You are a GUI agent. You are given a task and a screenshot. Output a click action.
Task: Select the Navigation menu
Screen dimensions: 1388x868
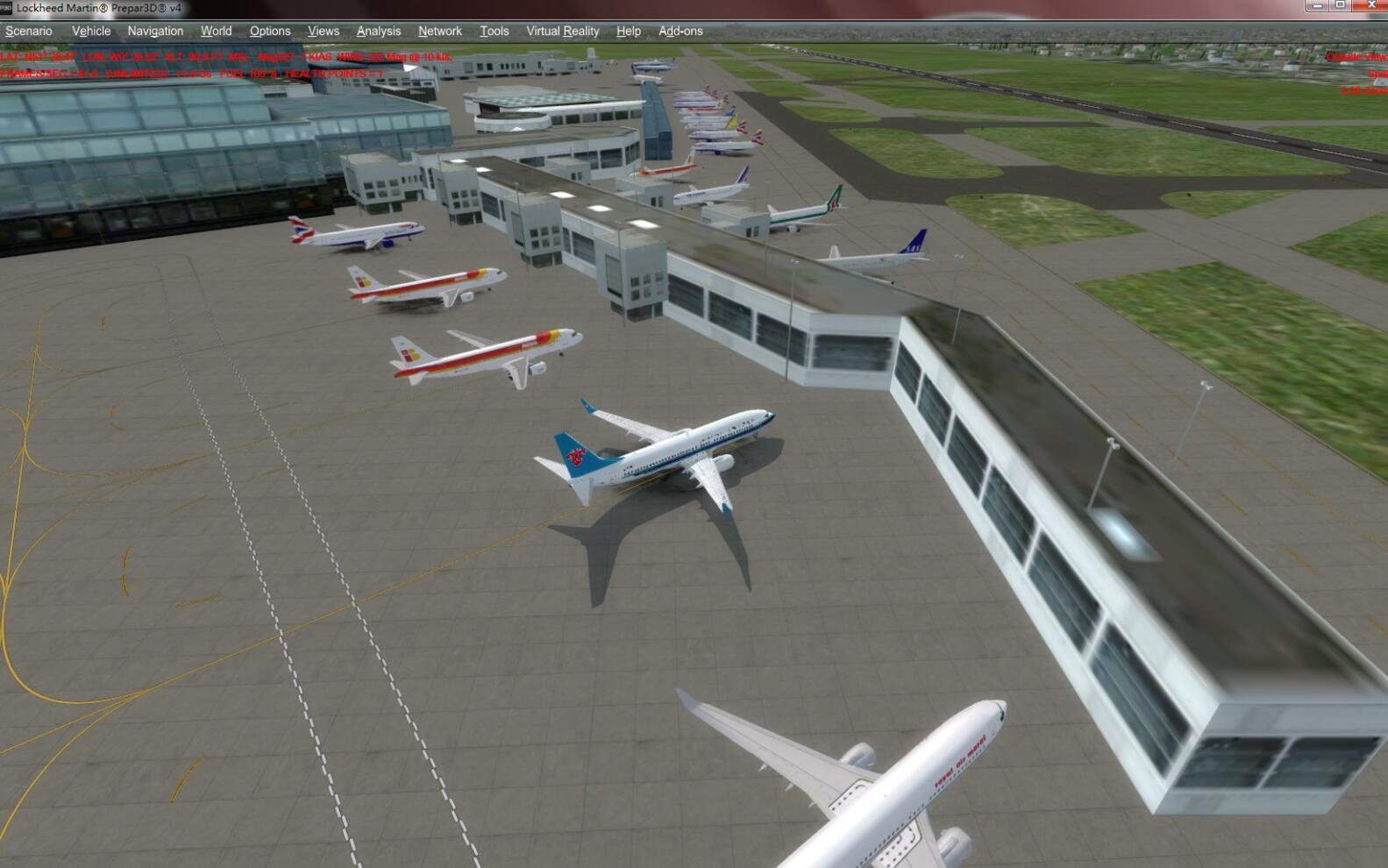pos(155,31)
